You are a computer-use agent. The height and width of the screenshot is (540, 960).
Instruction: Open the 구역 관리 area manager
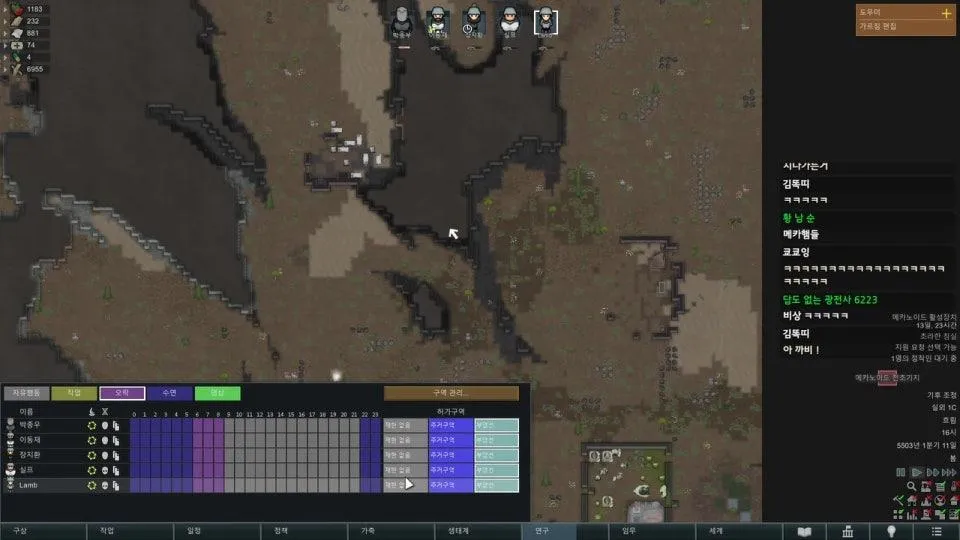[451, 394]
